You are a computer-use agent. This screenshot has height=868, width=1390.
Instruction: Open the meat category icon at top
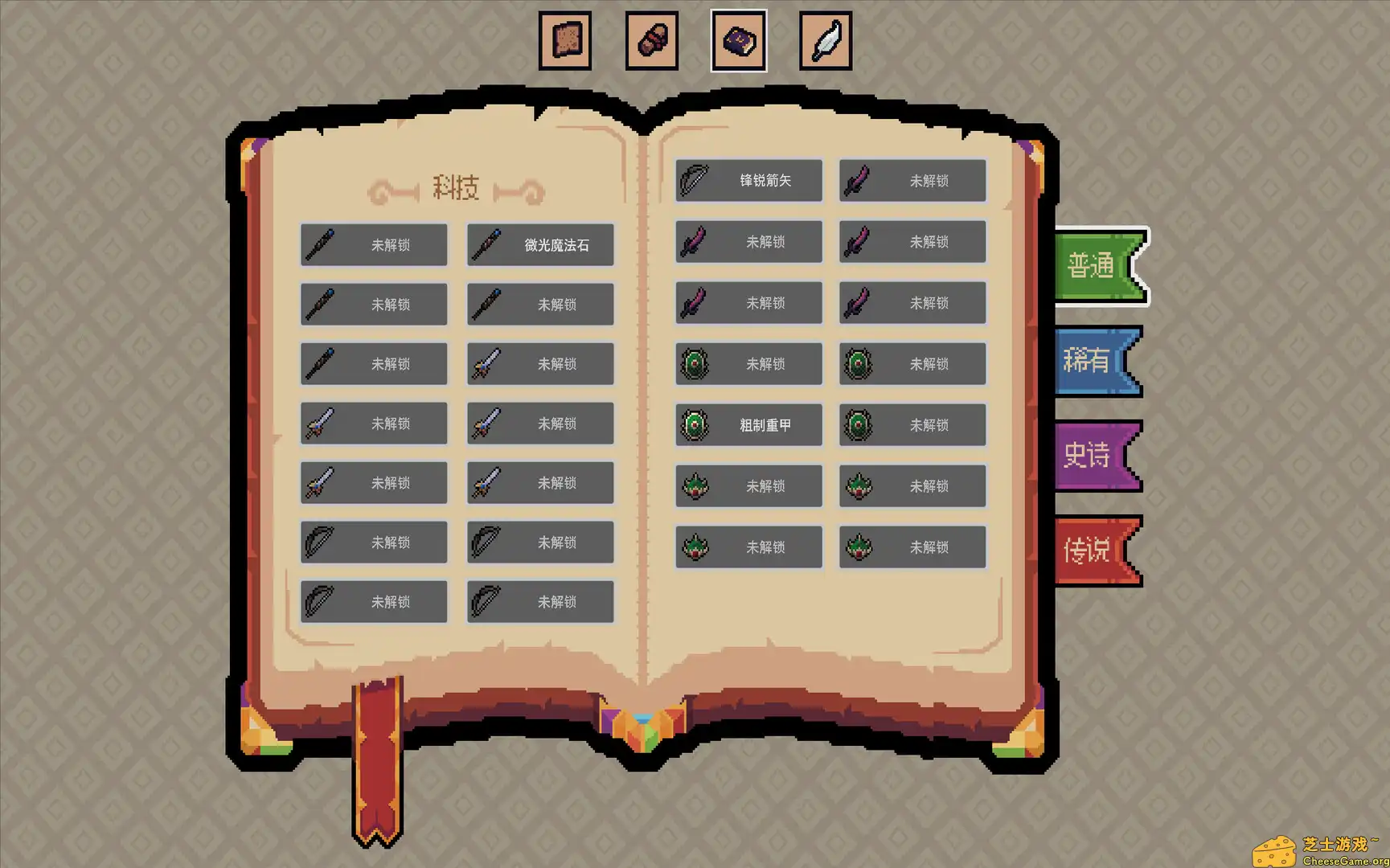(652, 39)
